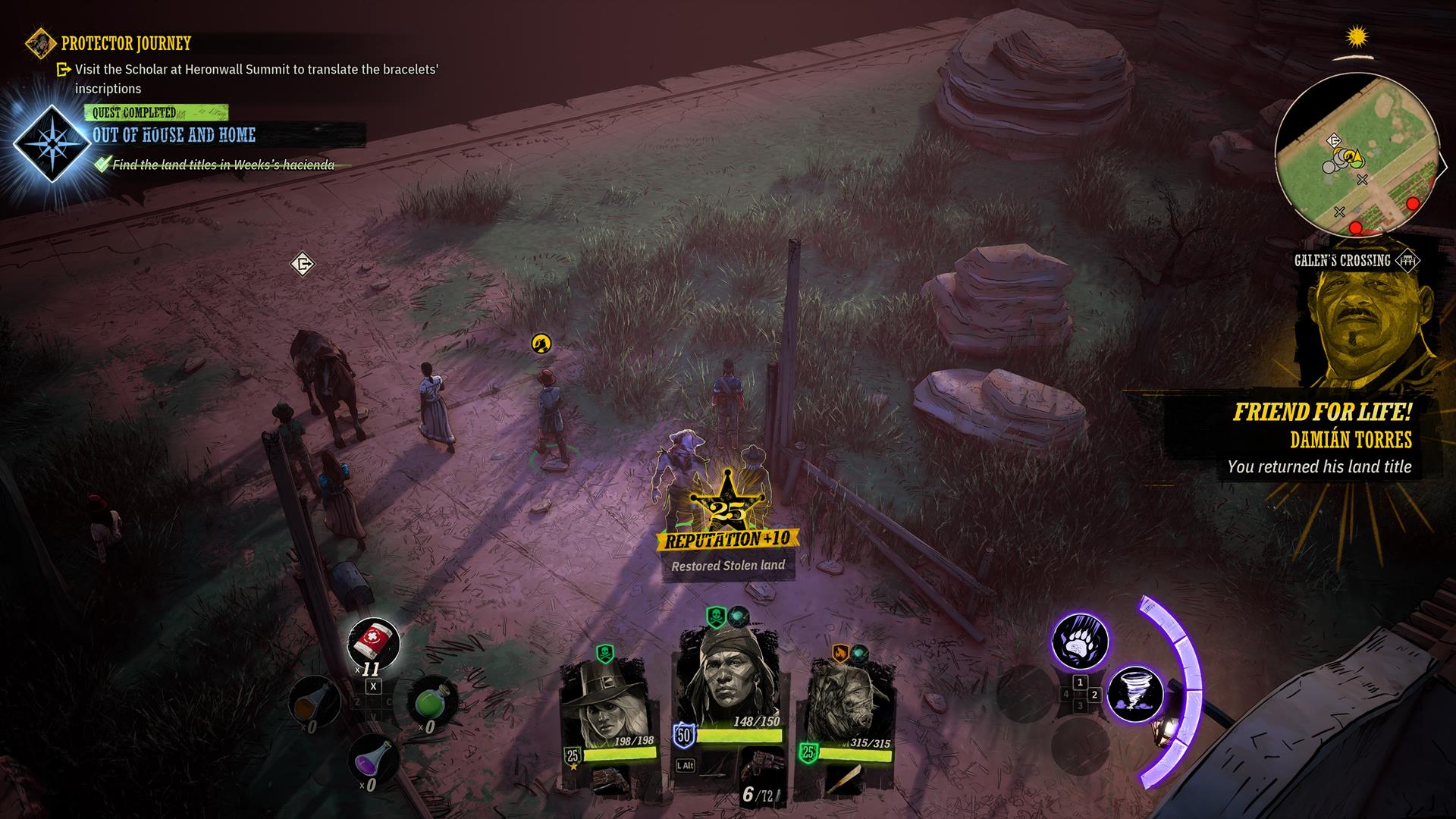Activate the tornado ability
The height and width of the screenshot is (819, 1456).
1134,694
